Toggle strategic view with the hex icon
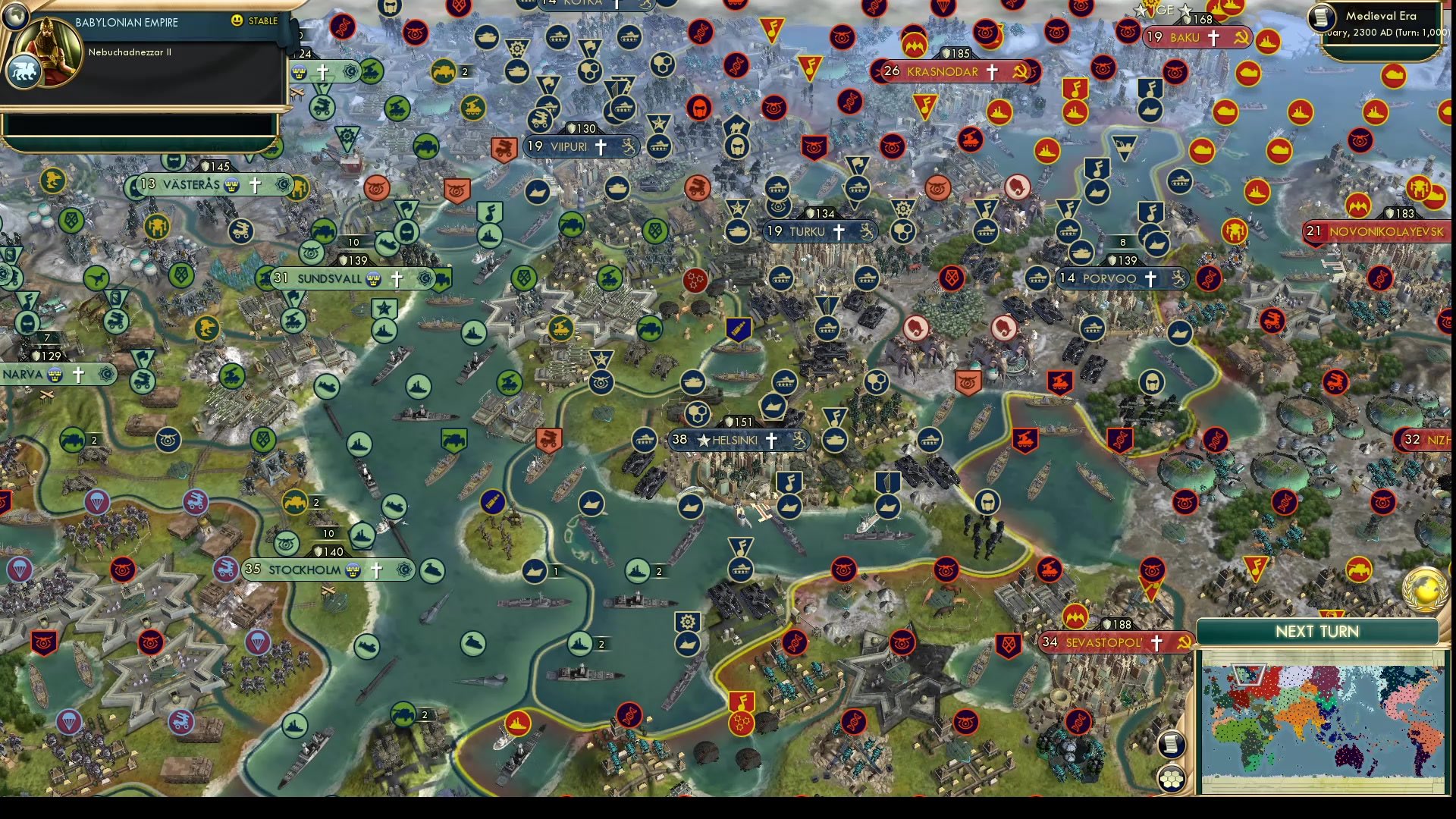The height and width of the screenshot is (819, 1456). [x=1172, y=778]
